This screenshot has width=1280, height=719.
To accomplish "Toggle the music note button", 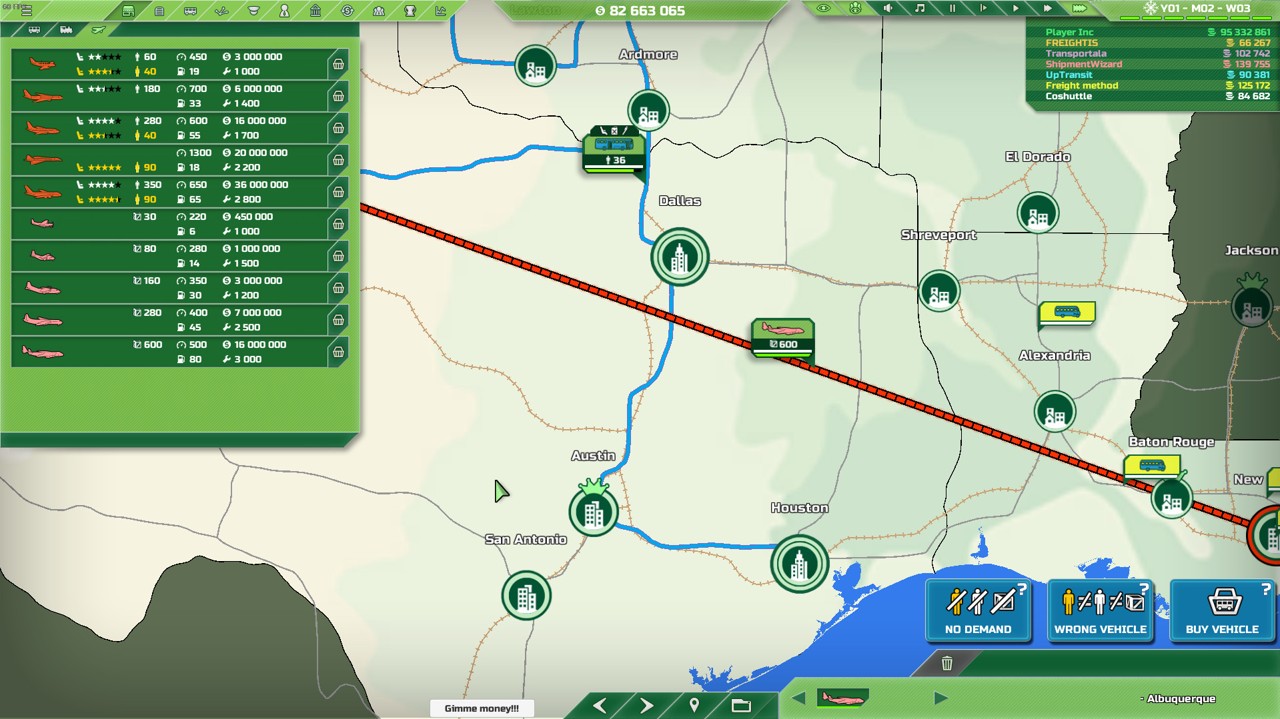I will point(920,9).
